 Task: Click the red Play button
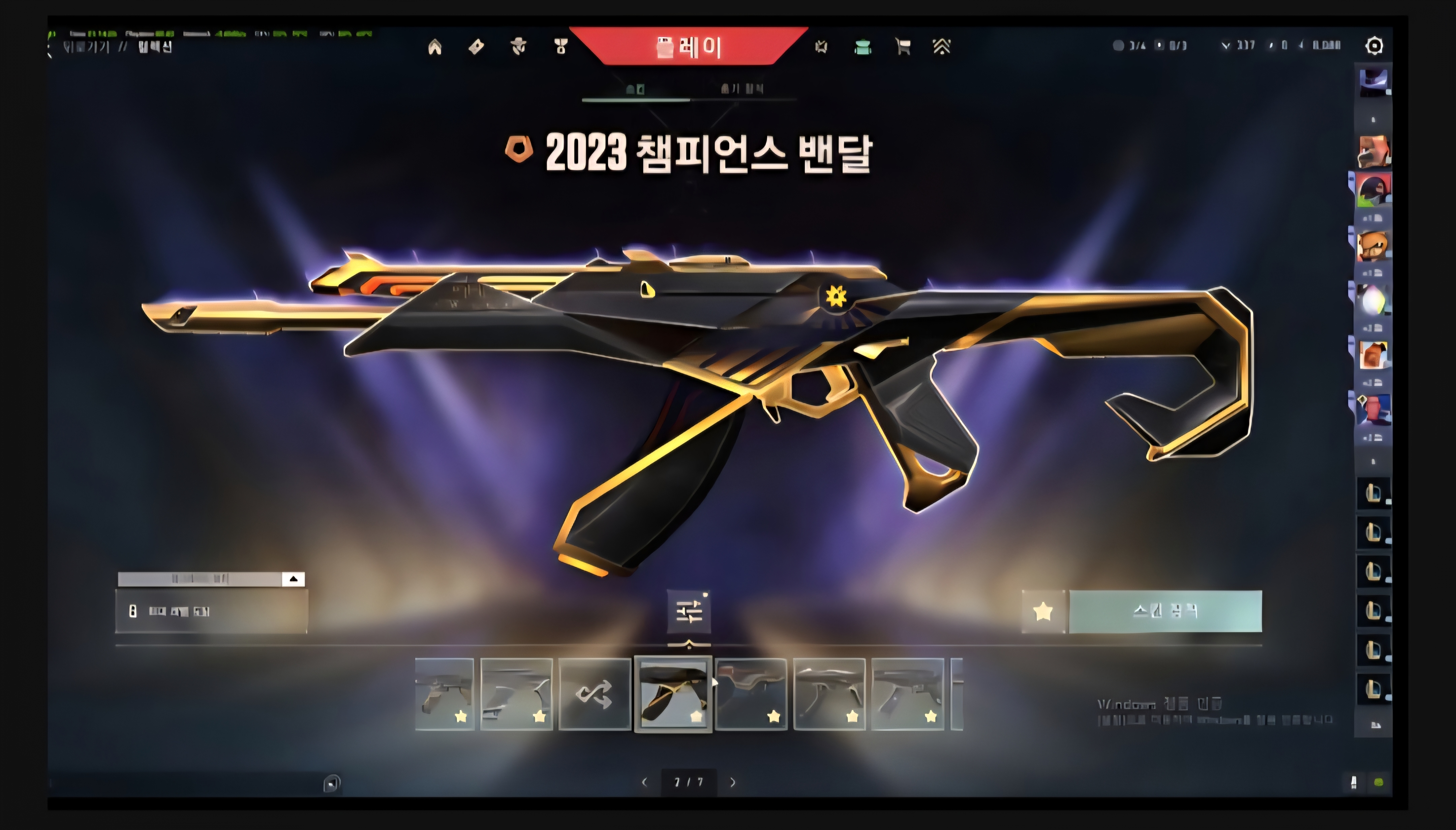point(688,46)
